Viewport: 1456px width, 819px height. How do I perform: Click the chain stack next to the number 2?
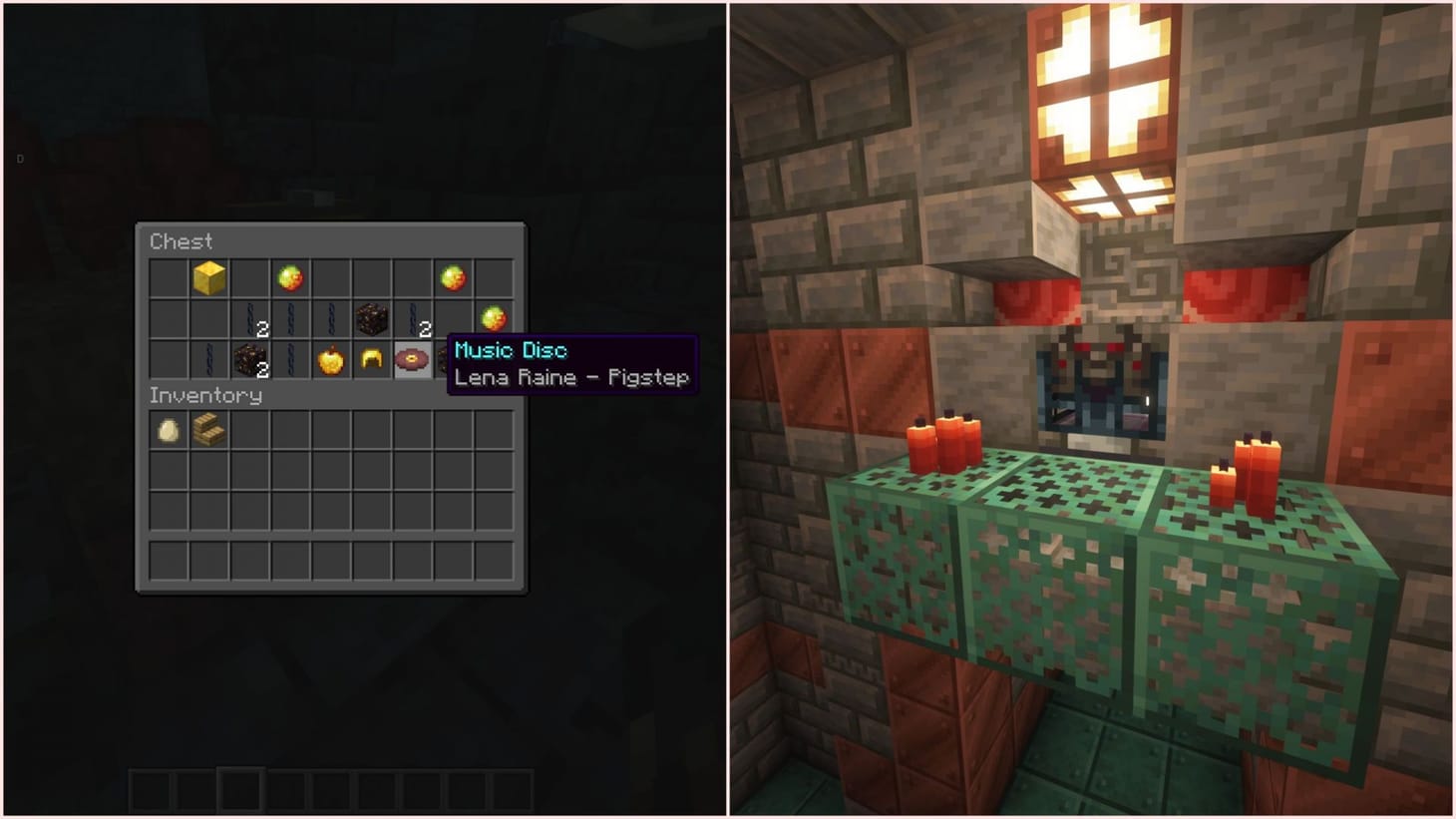411,317
